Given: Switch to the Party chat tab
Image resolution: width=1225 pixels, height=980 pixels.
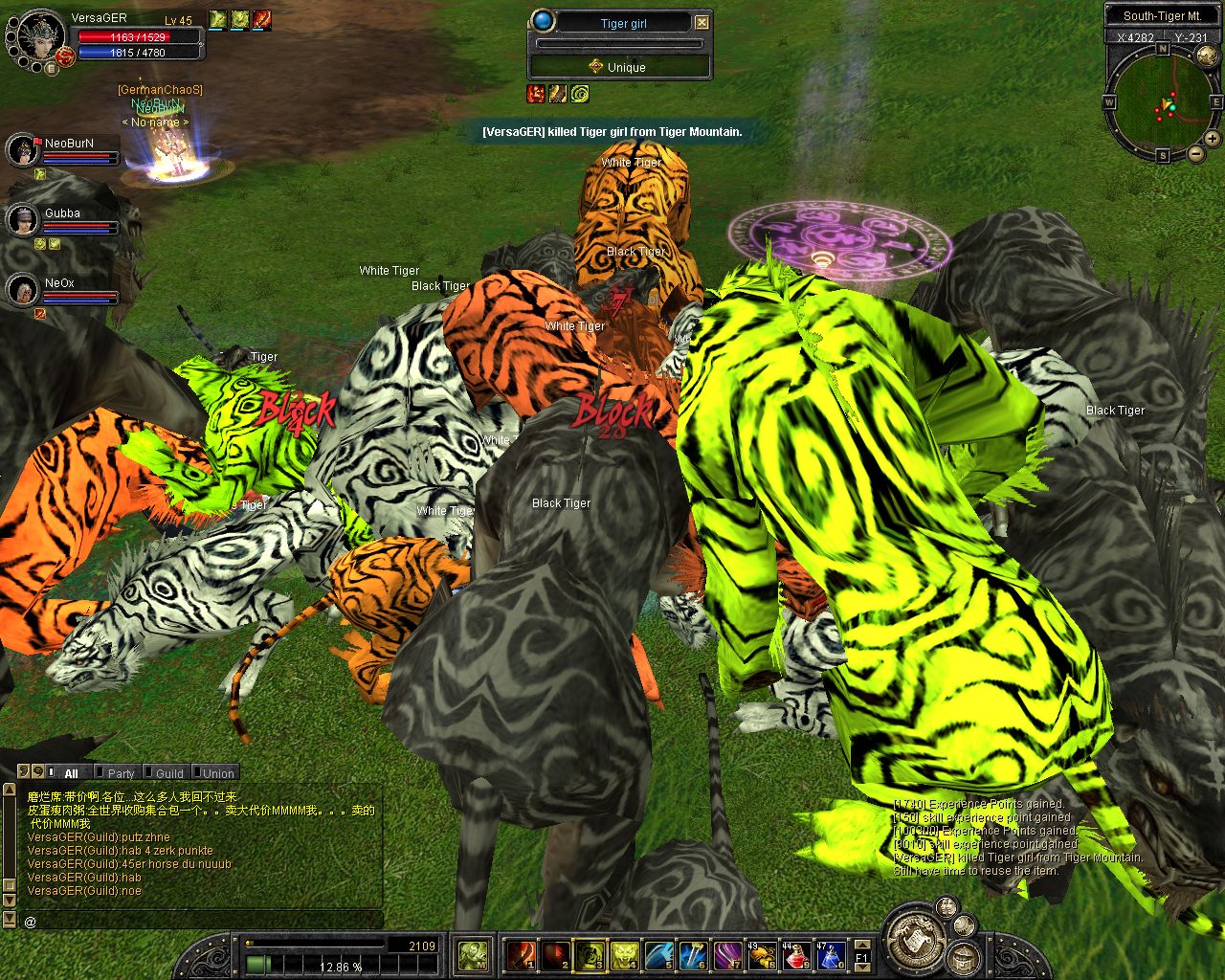Looking at the screenshot, I should [x=121, y=773].
